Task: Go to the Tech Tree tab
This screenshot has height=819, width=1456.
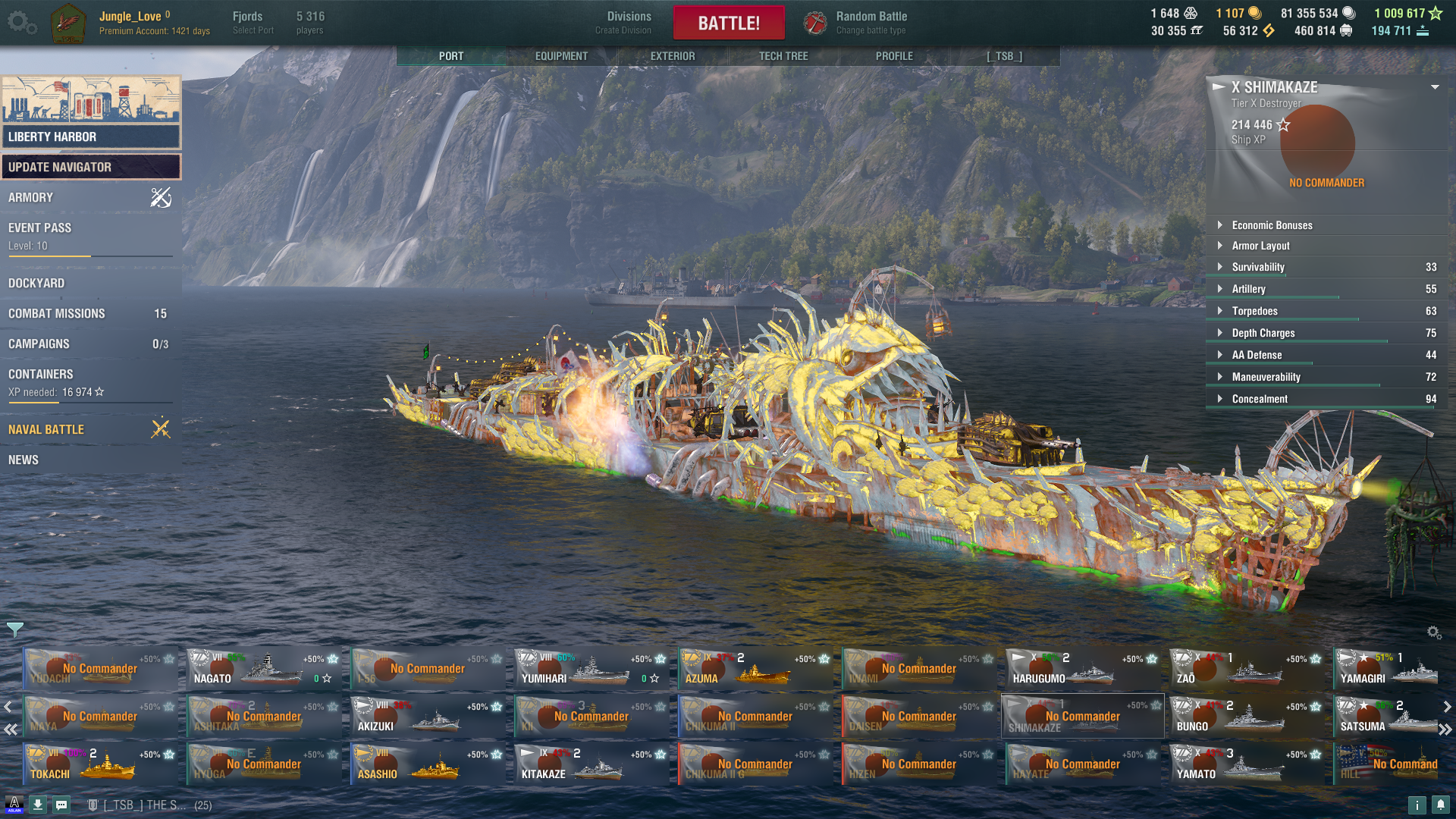Action: 783,56
